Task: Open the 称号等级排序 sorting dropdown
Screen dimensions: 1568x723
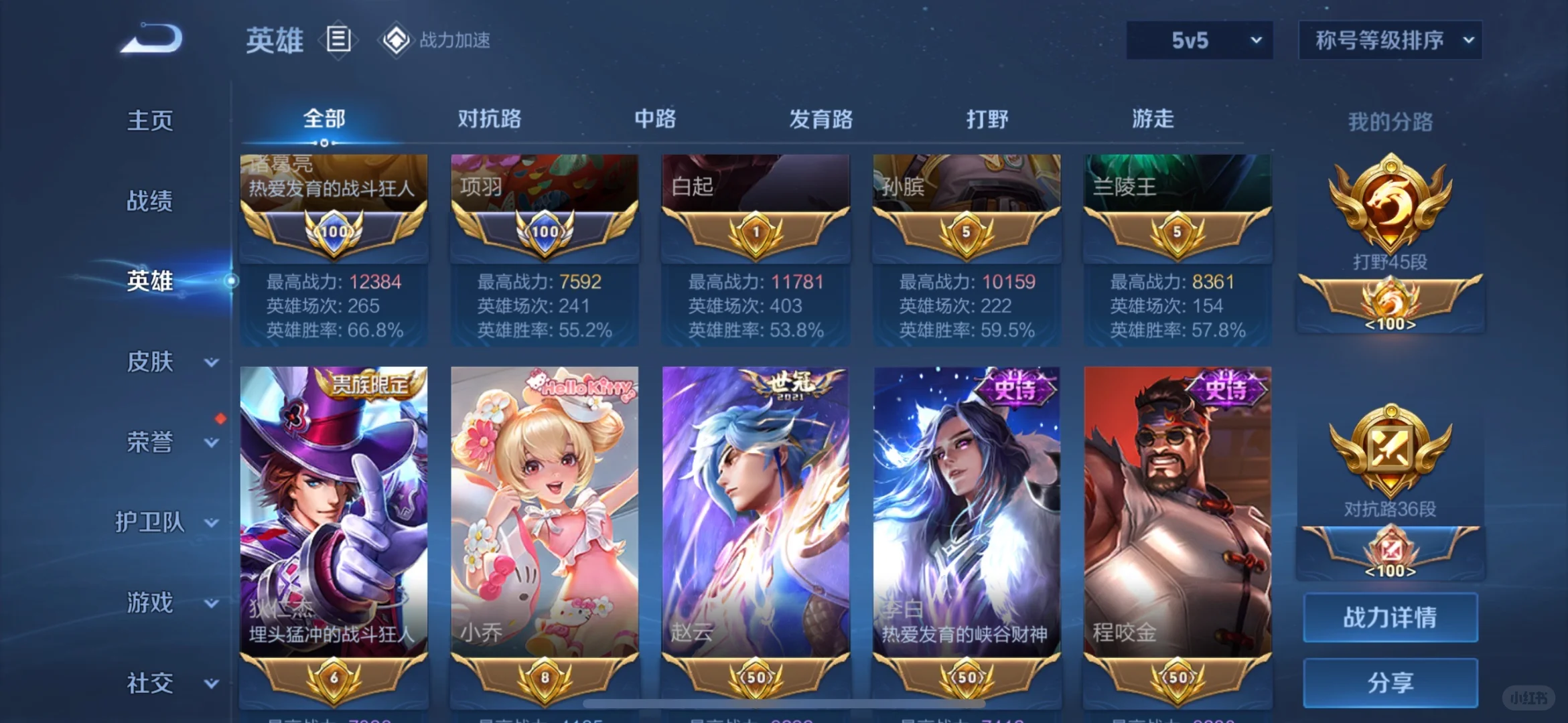Action: (1390, 40)
